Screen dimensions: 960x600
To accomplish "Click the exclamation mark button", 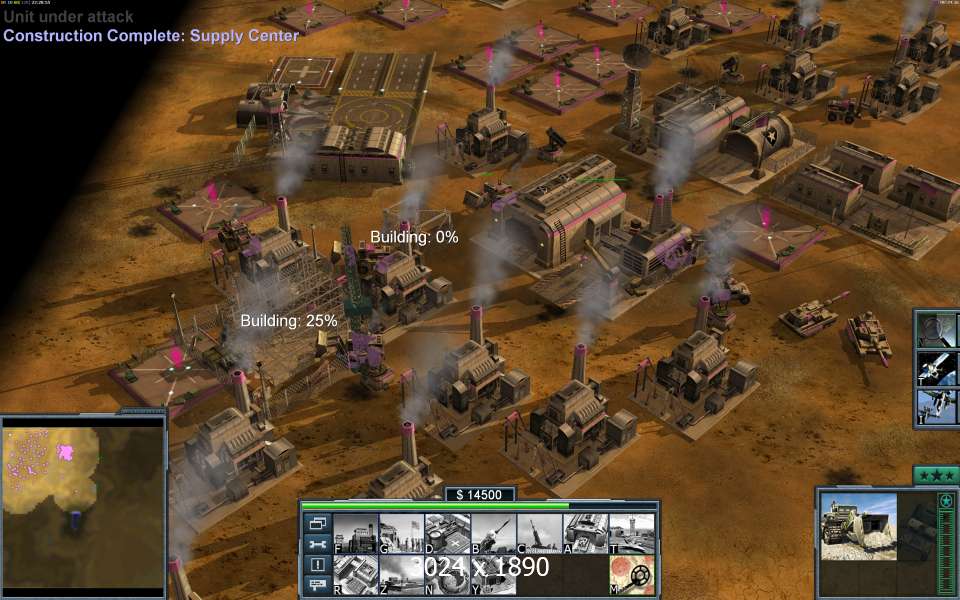I will [x=318, y=565].
